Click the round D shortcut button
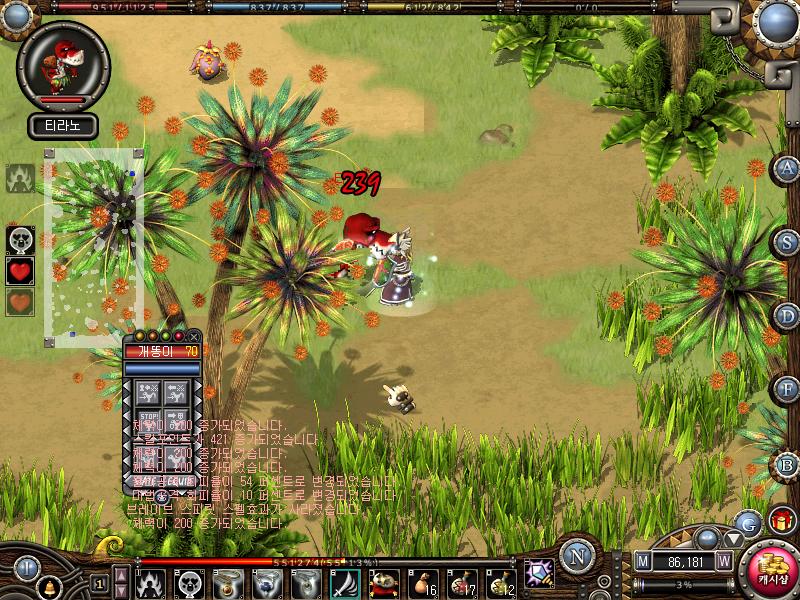Viewport: 800px width, 600px height. pos(787,316)
